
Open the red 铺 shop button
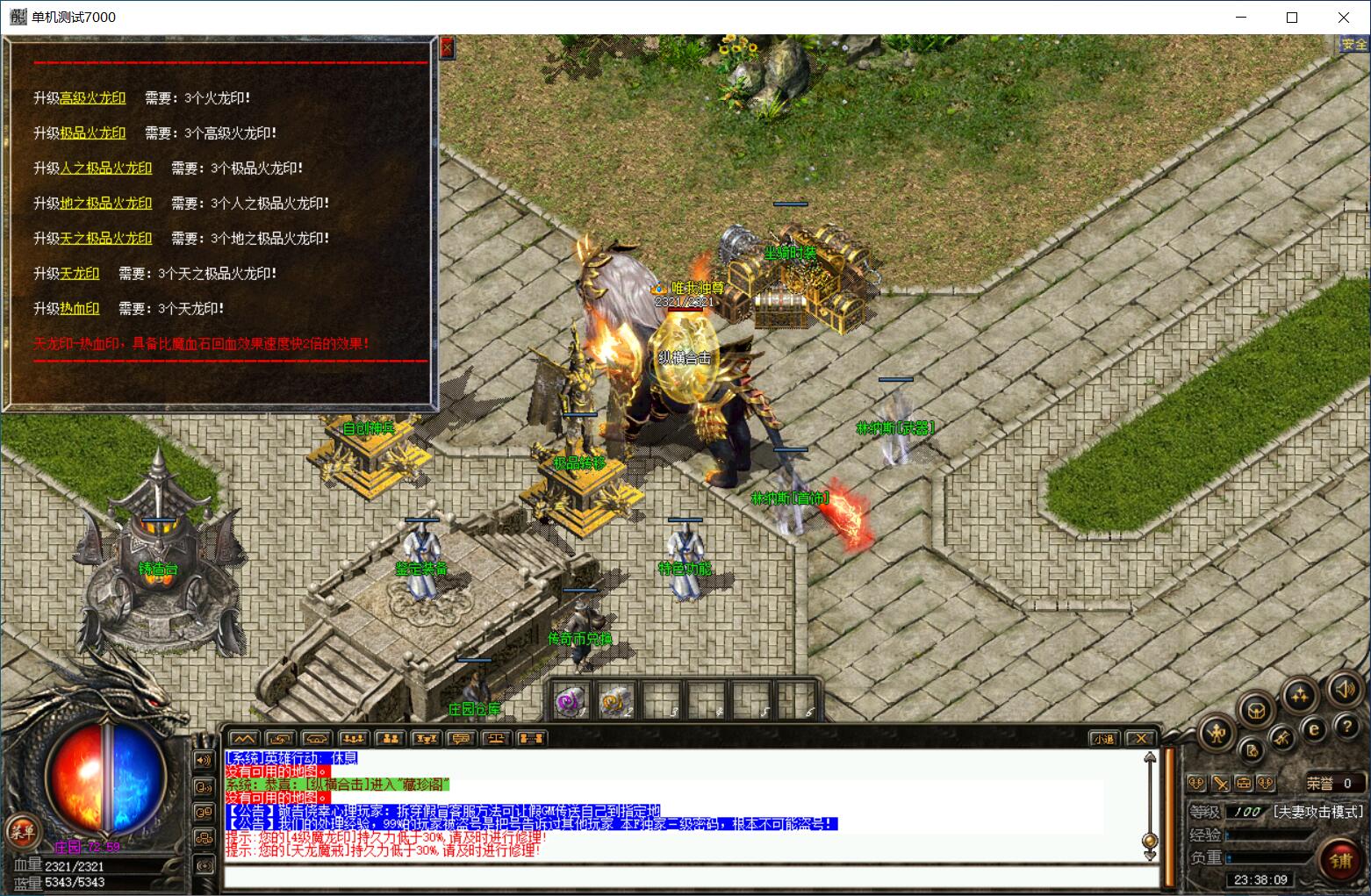point(1340,860)
